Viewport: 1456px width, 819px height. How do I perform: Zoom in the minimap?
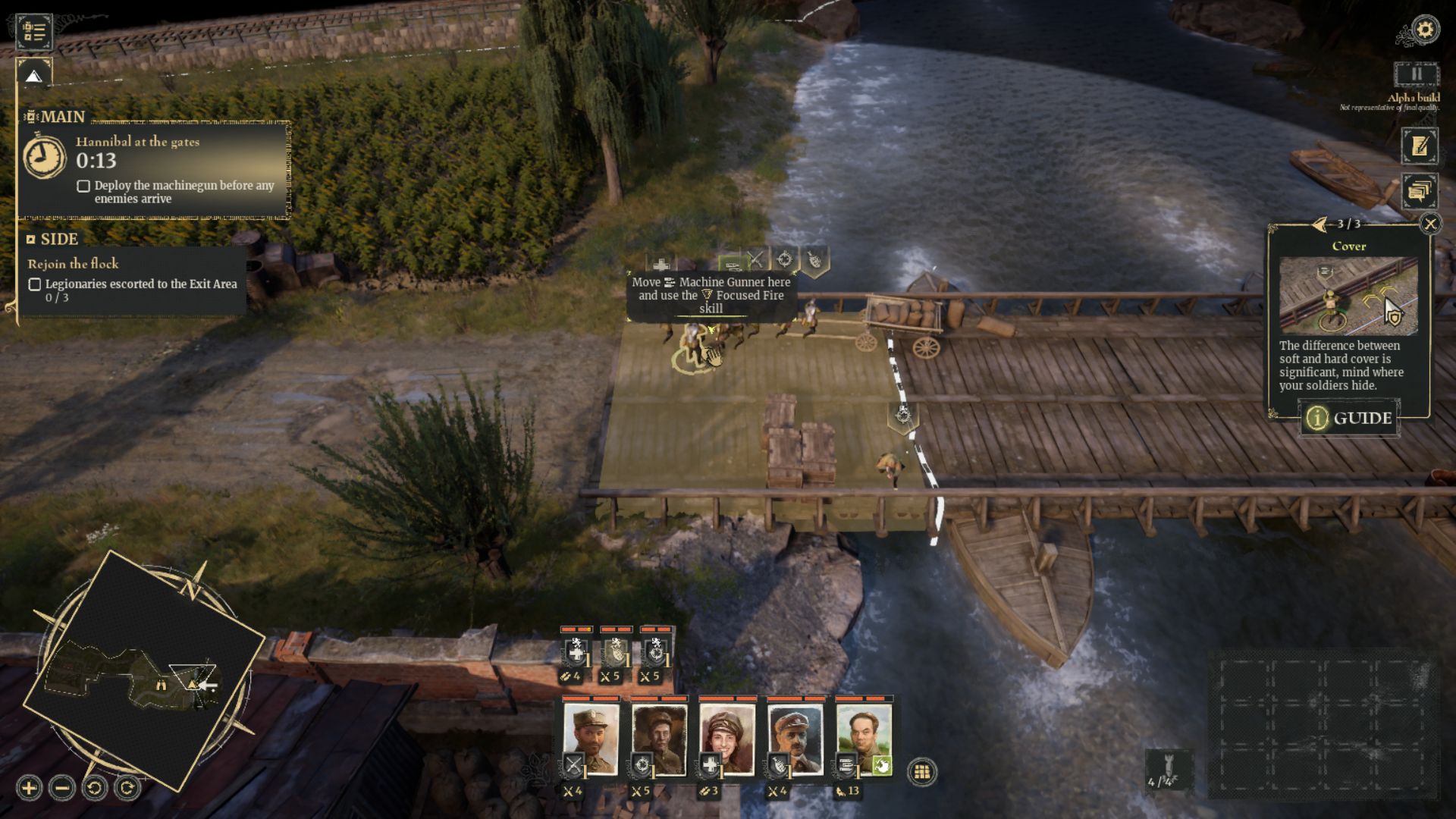tap(29, 788)
